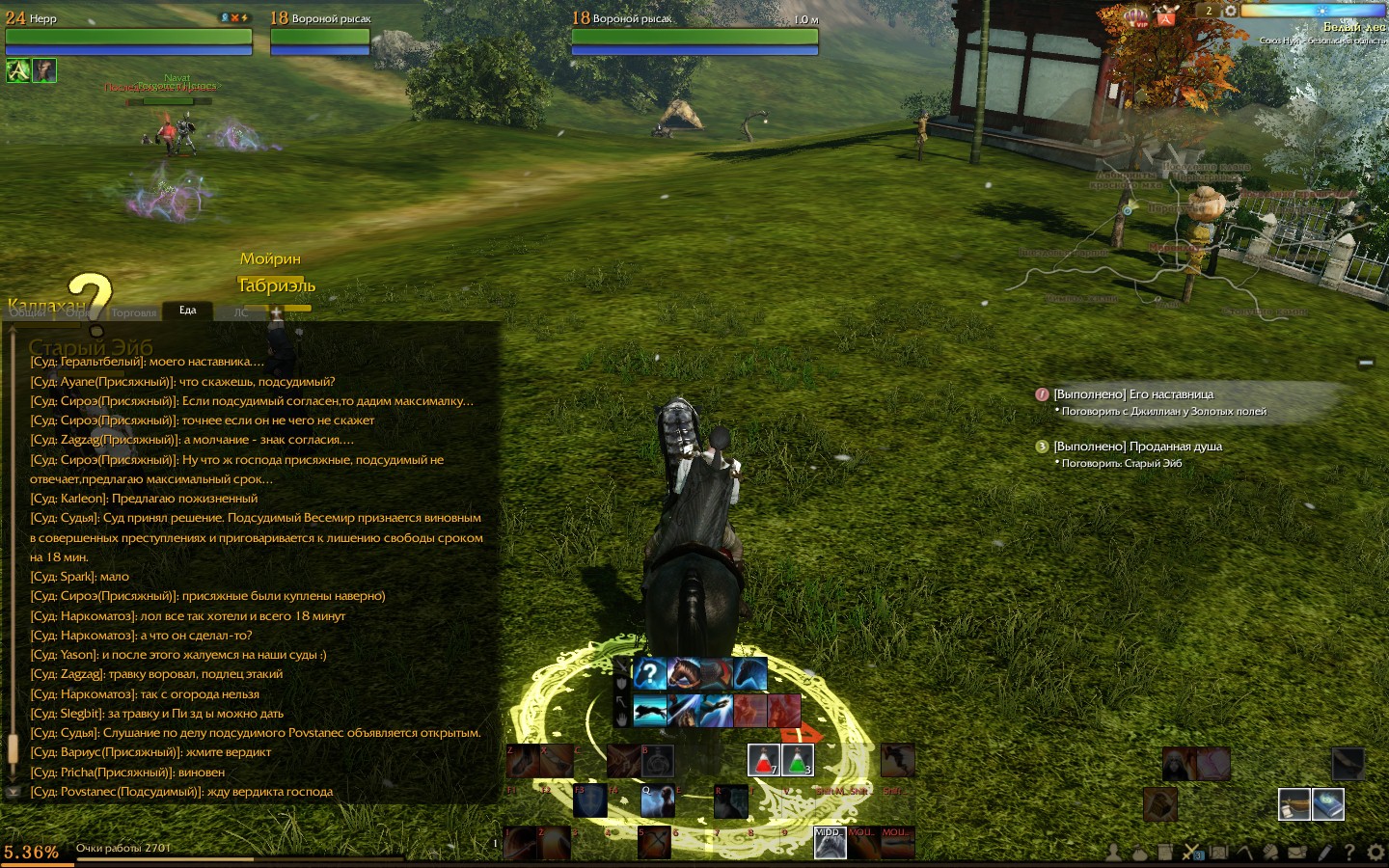This screenshot has width=1389, height=868.
Task: Use the red health potion slot
Action: click(763, 760)
